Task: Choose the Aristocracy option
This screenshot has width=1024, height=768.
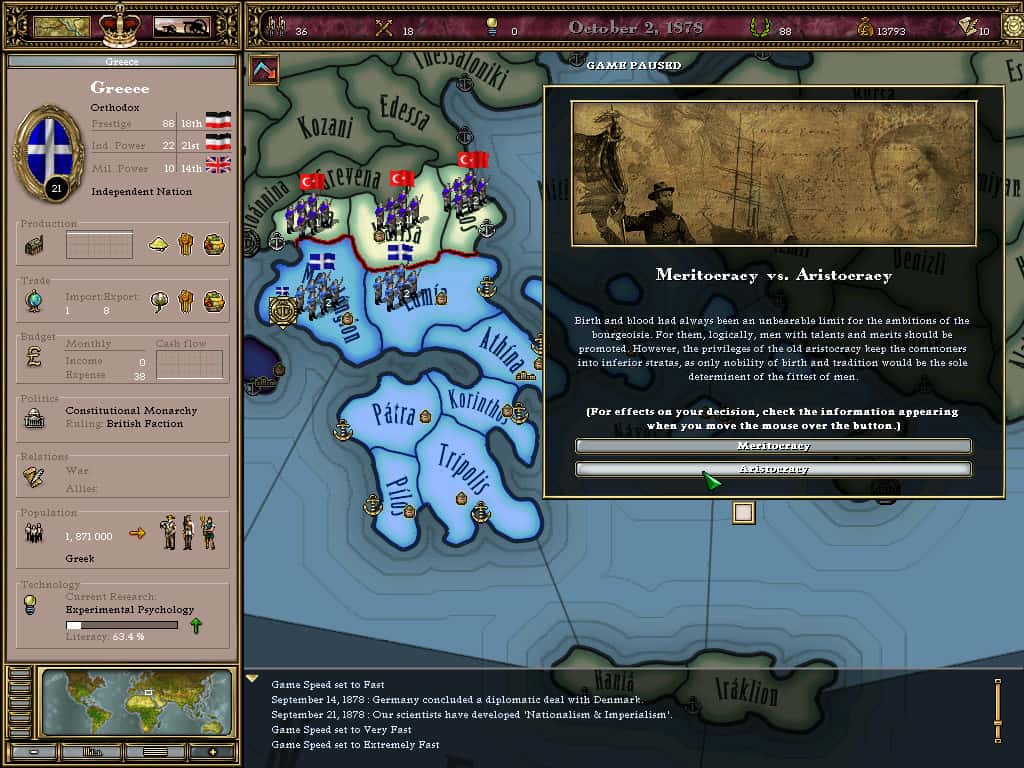Action: point(773,469)
